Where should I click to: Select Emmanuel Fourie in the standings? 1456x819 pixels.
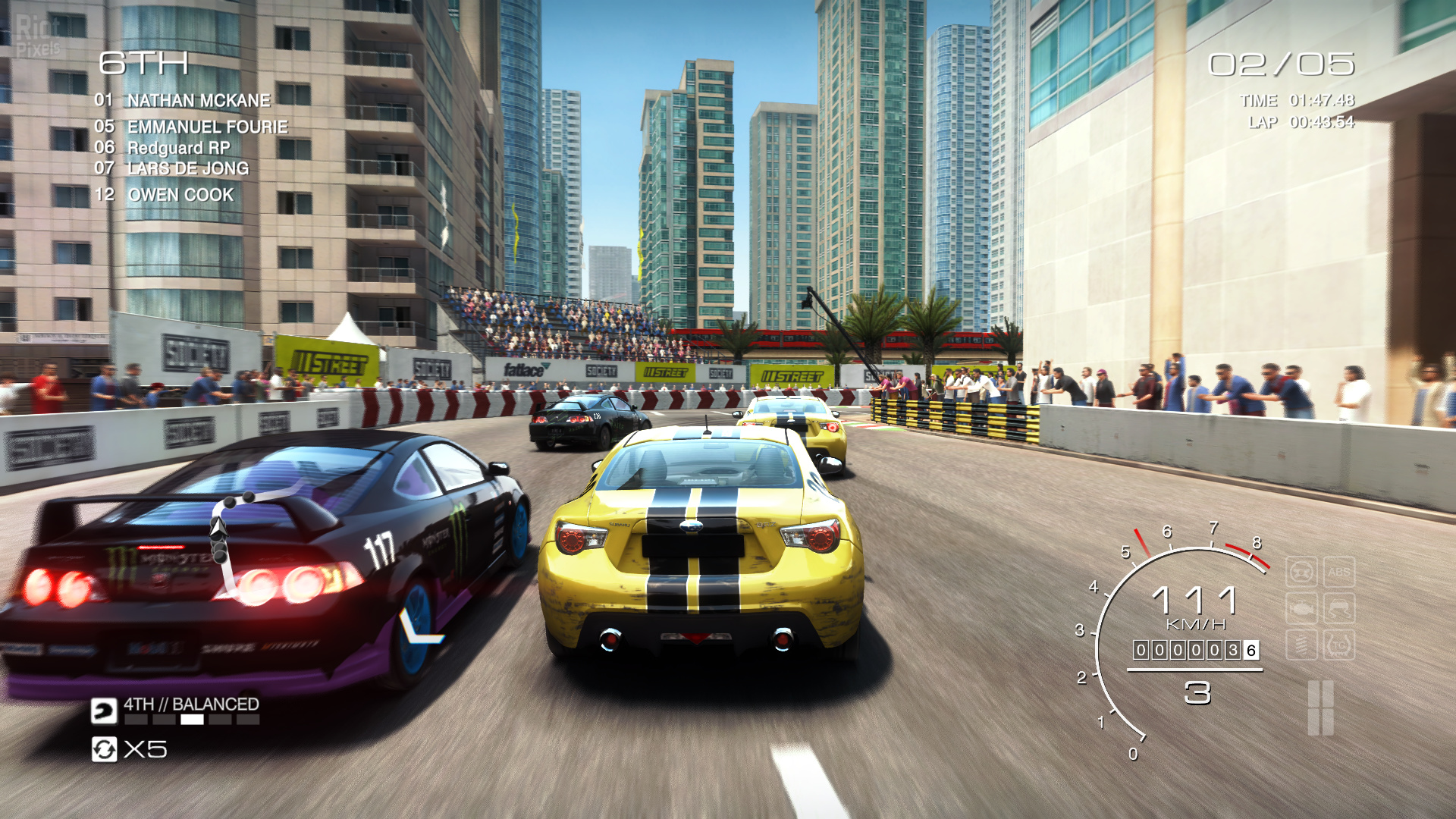[x=207, y=127]
